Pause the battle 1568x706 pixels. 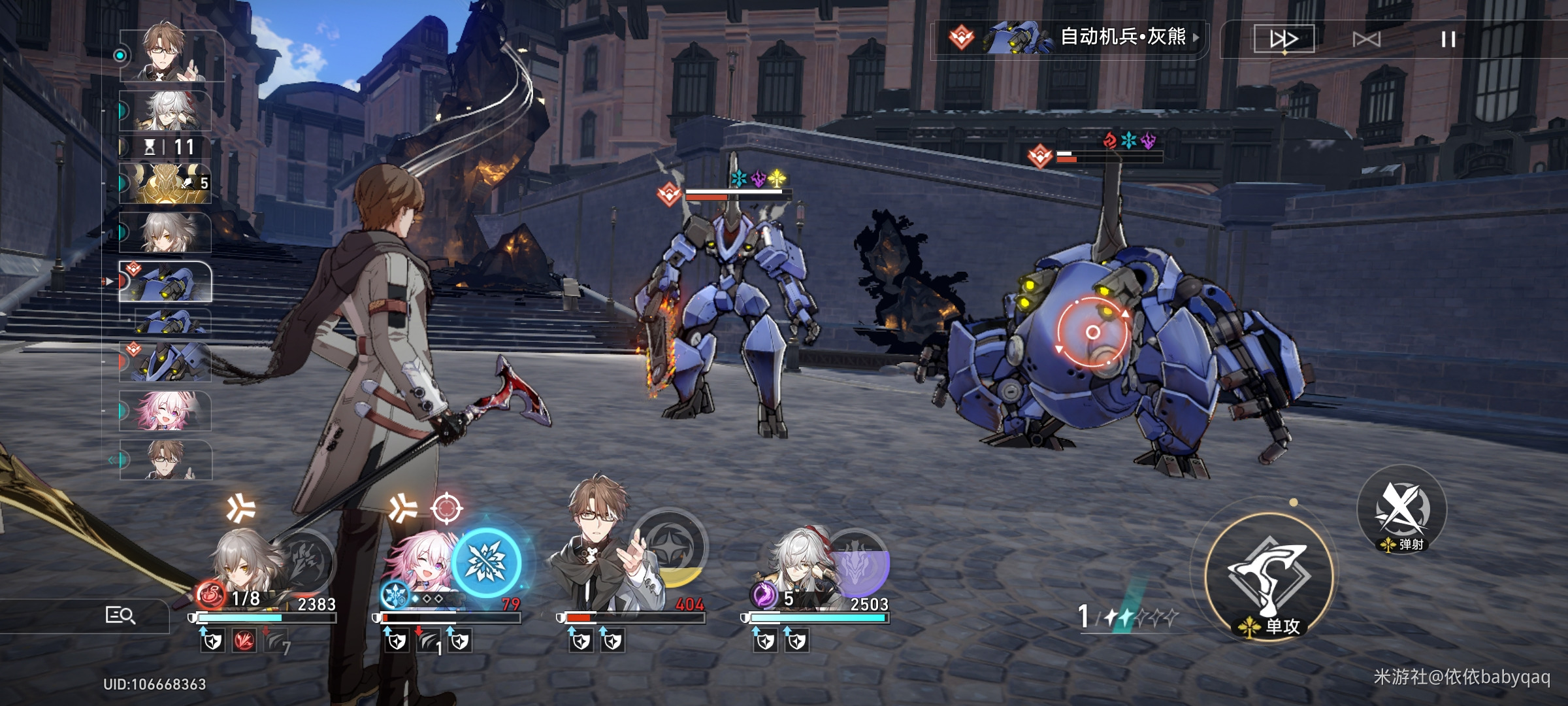(x=1448, y=40)
